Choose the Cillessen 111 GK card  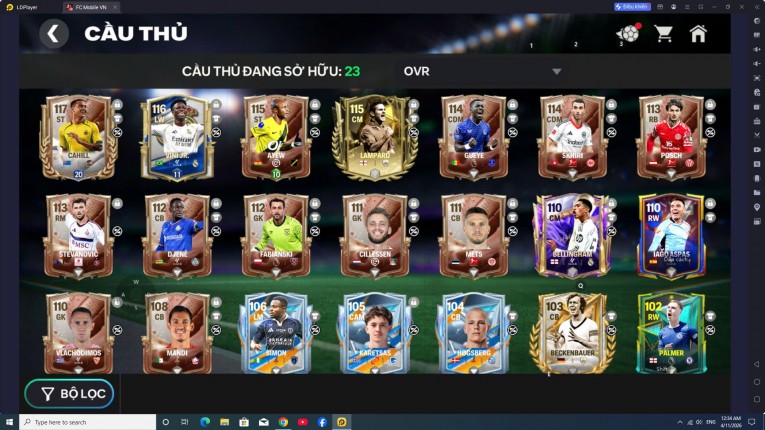click(x=374, y=236)
